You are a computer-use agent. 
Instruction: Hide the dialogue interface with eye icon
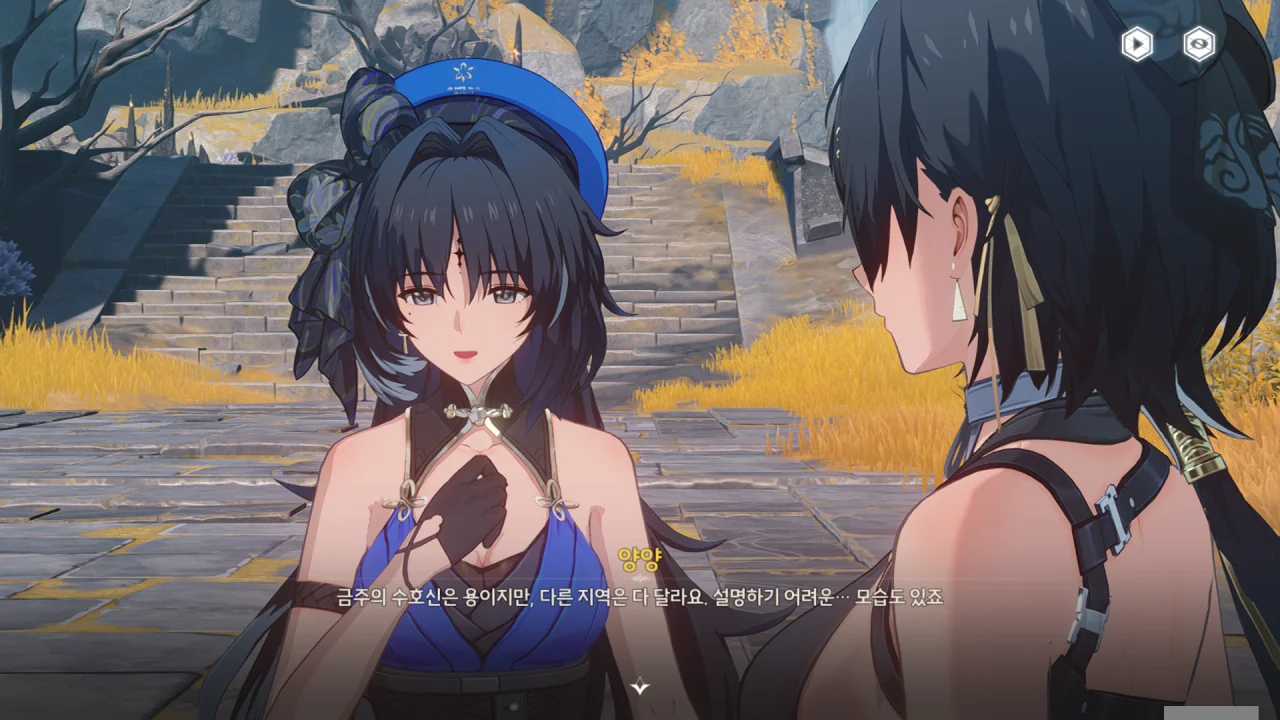click(1199, 44)
